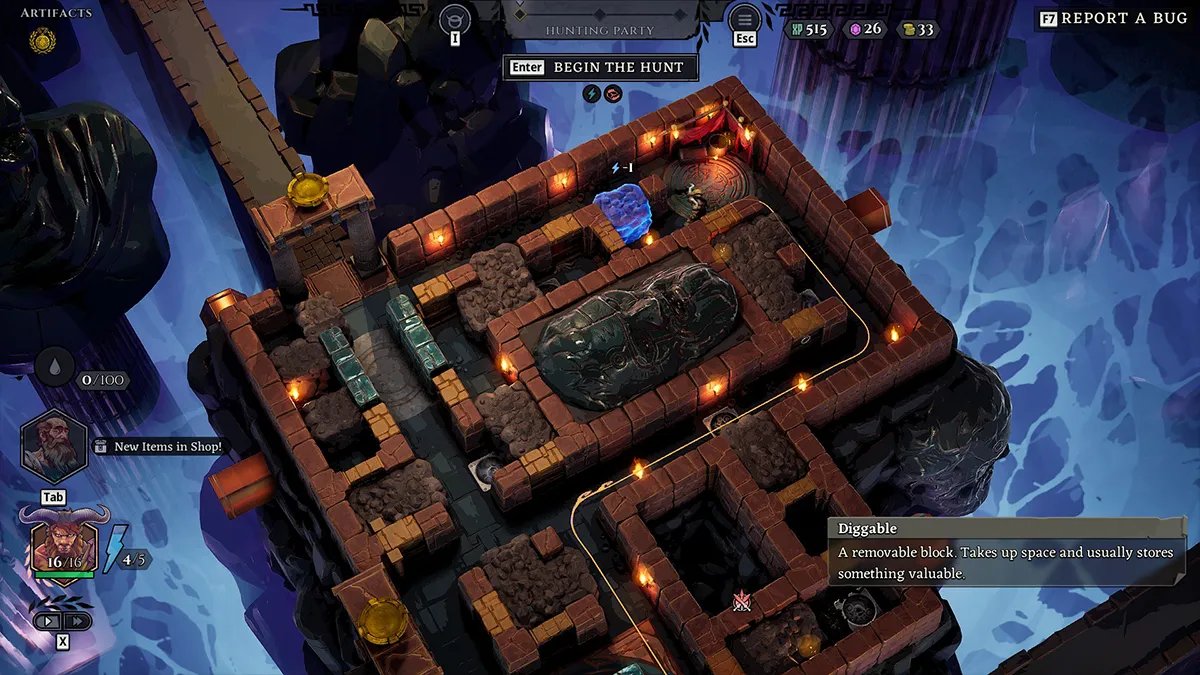The width and height of the screenshot is (1200, 675).
Task: Select the minotaur character portrait
Action: pyautogui.click(x=64, y=541)
